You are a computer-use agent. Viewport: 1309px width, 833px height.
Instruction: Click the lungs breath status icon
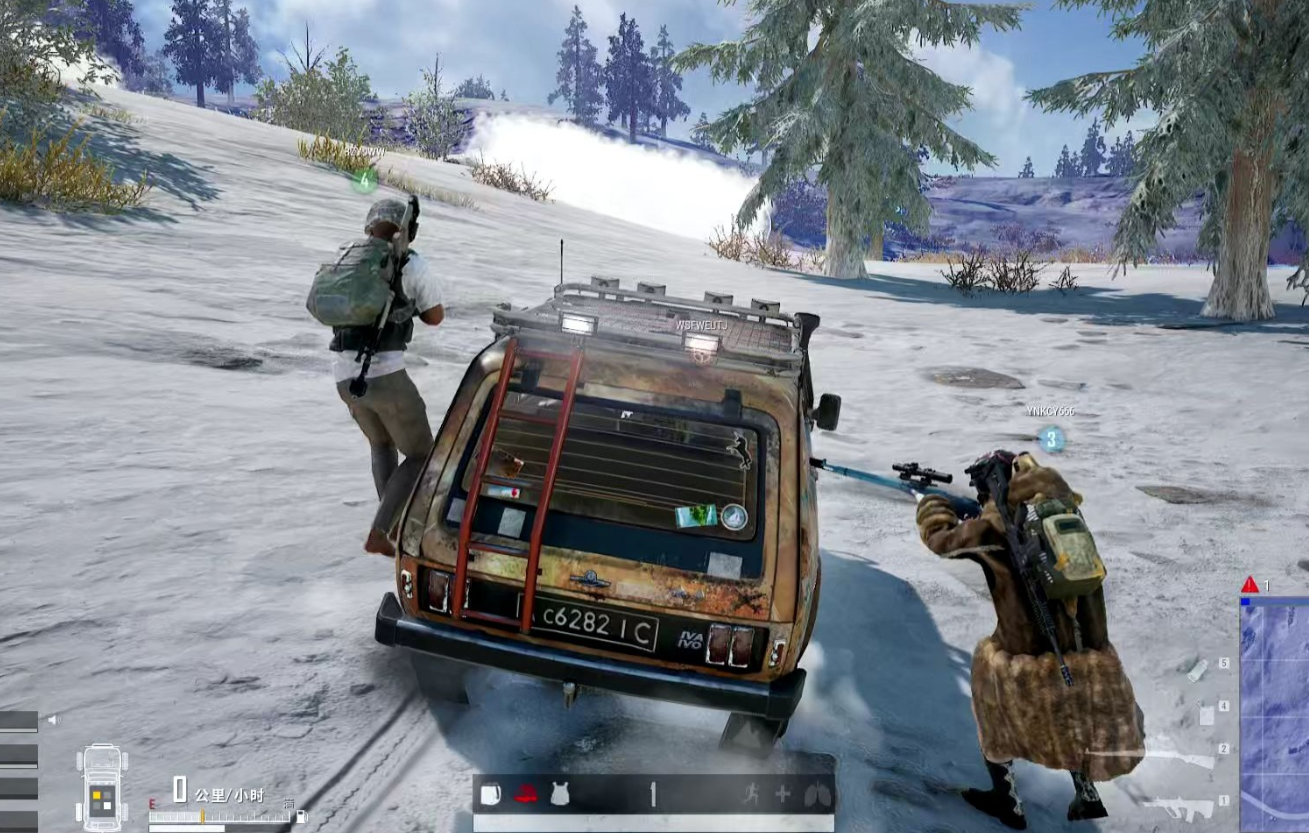[817, 794]
